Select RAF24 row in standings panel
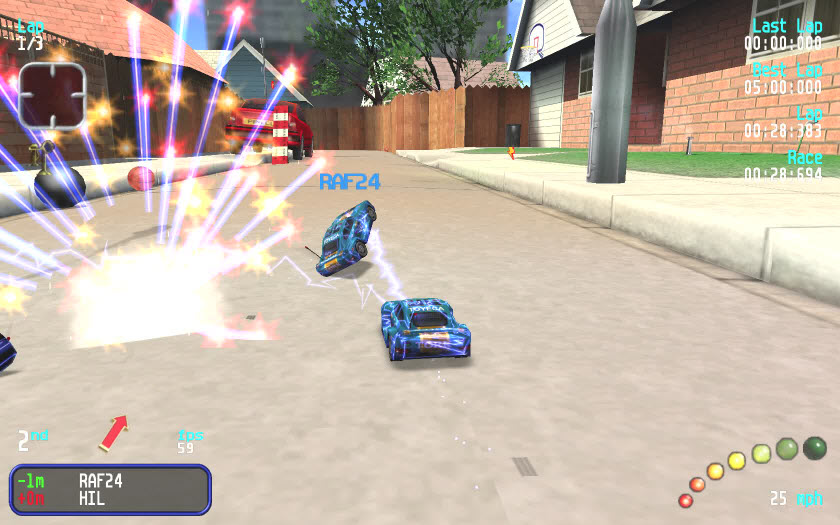 pyautogui.click(x=110, y=481)
